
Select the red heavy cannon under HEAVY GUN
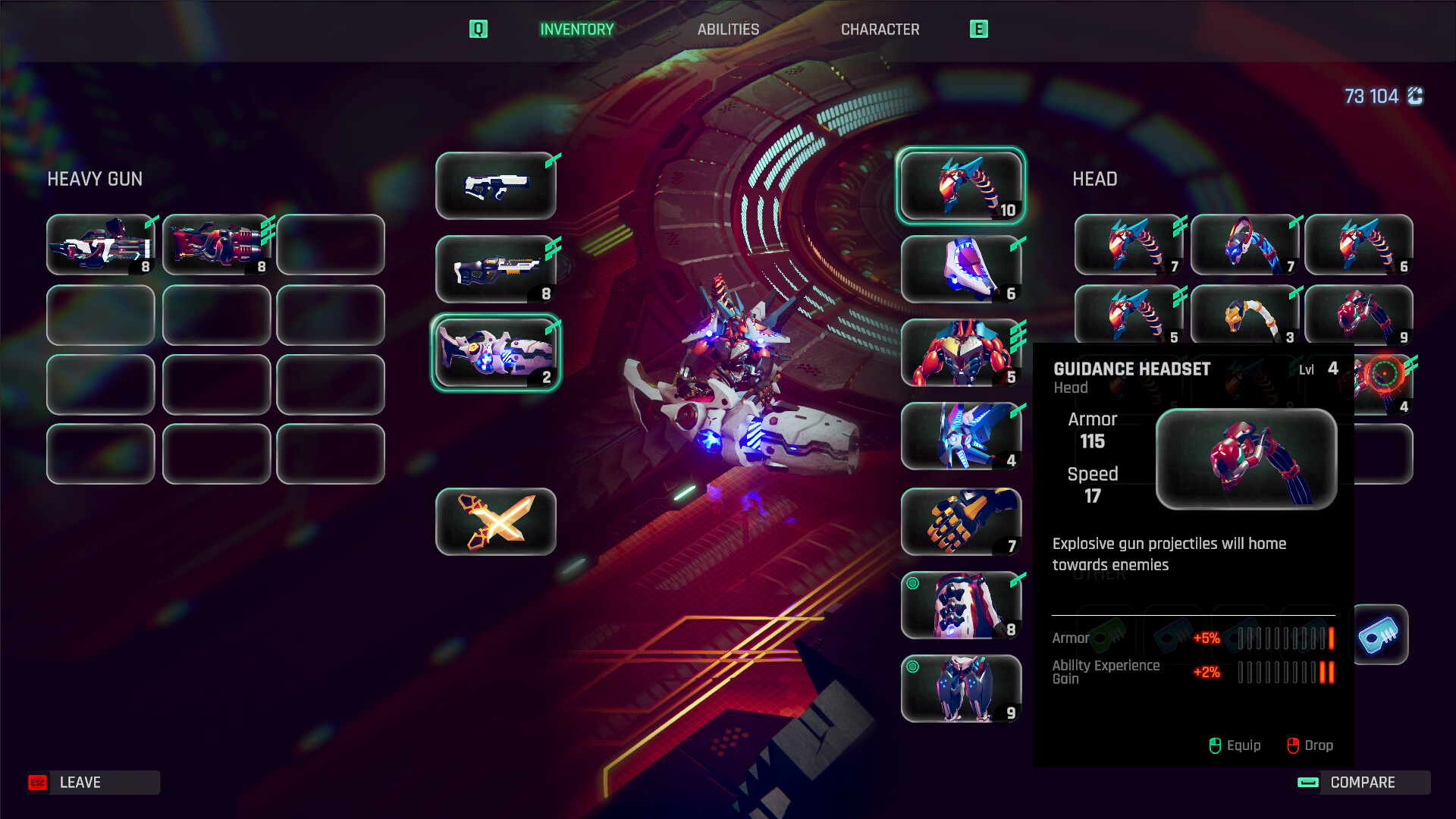215,244
